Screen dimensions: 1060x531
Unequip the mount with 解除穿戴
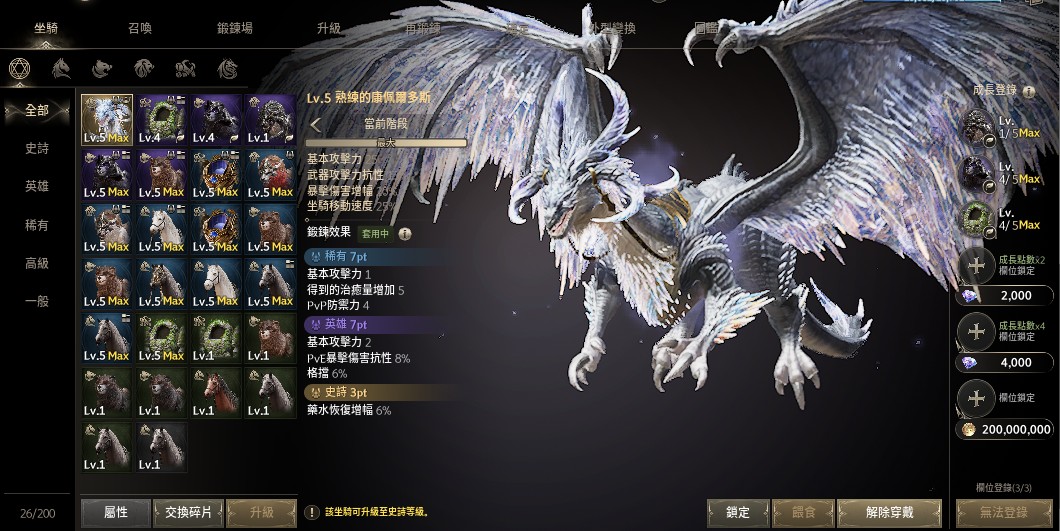click(889, 512)
